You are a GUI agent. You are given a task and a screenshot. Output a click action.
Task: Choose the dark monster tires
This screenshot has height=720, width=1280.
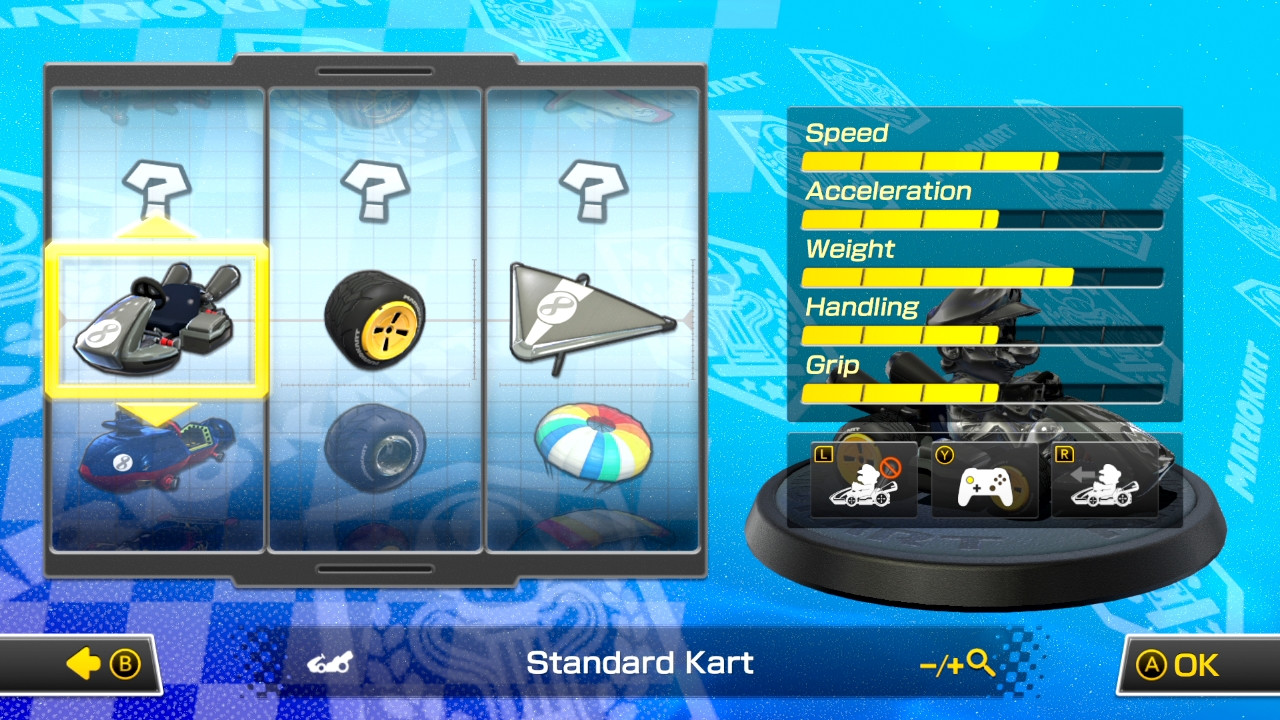coord(375,450)
